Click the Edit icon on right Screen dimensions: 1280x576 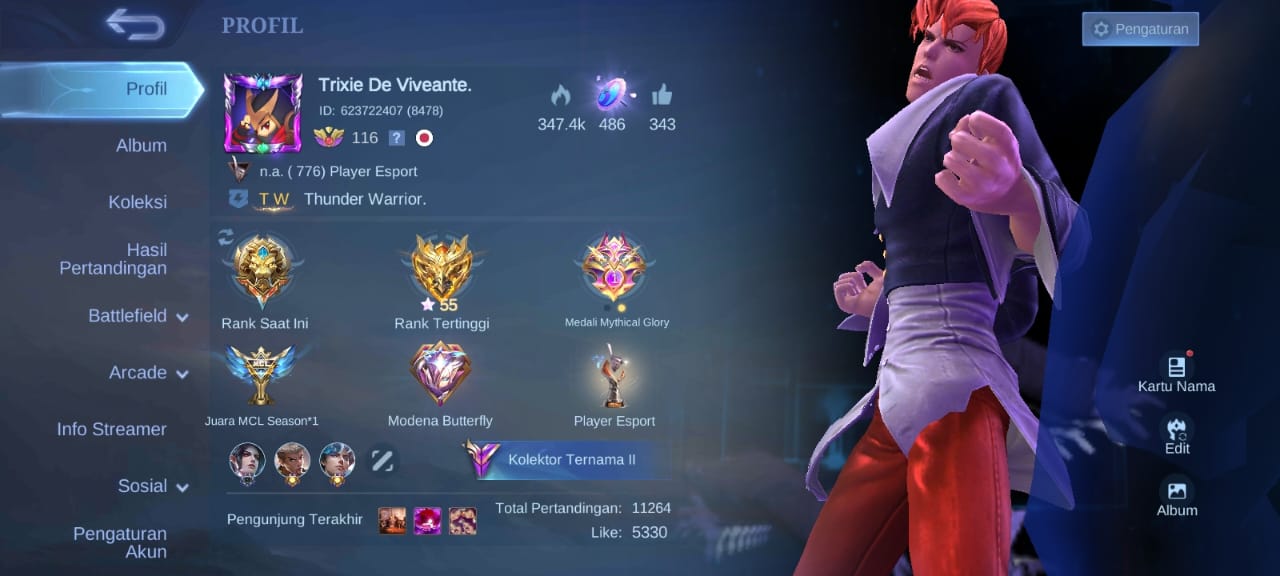1177,433
